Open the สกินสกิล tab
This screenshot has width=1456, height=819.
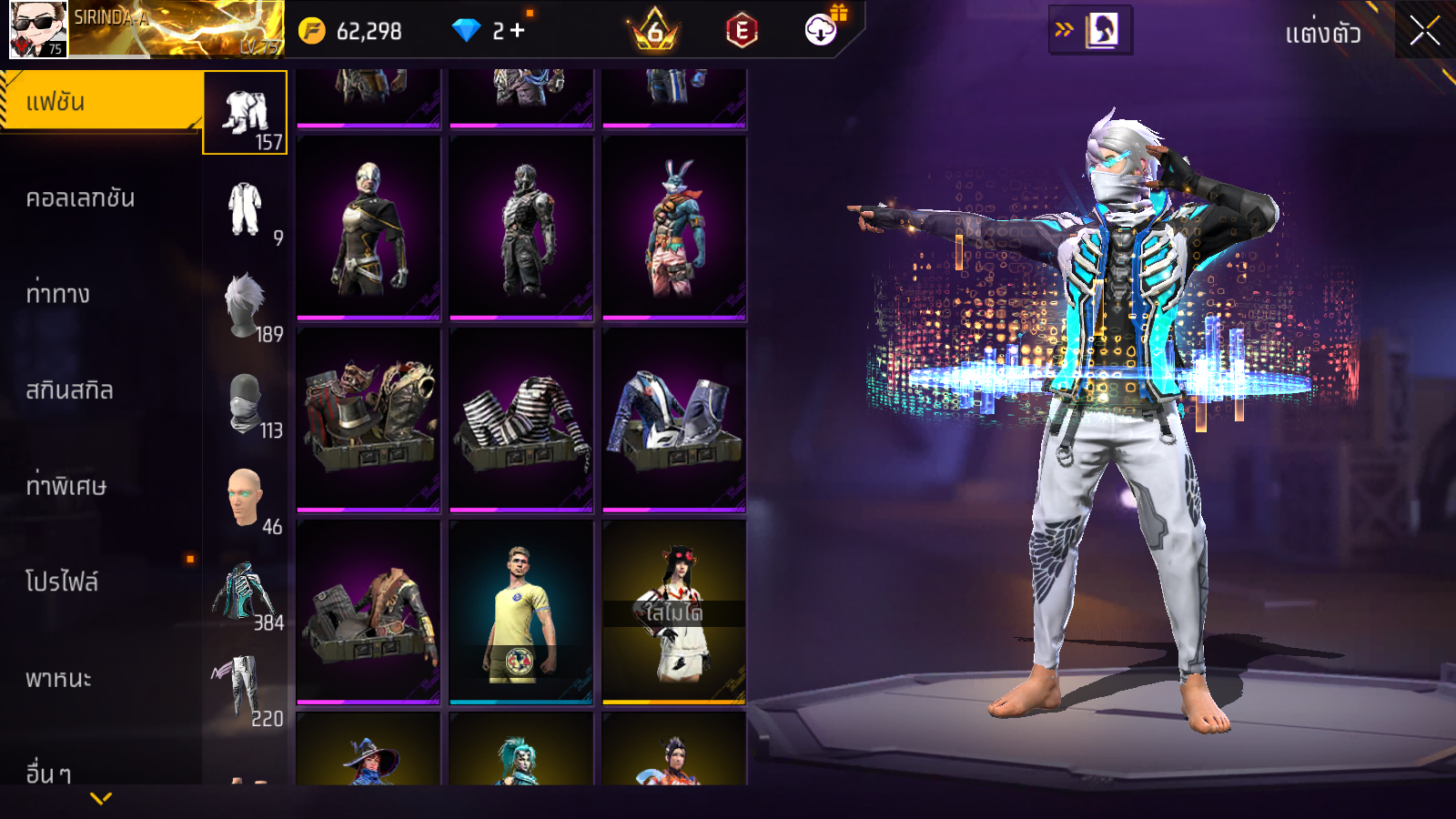(x=69, y=390)
